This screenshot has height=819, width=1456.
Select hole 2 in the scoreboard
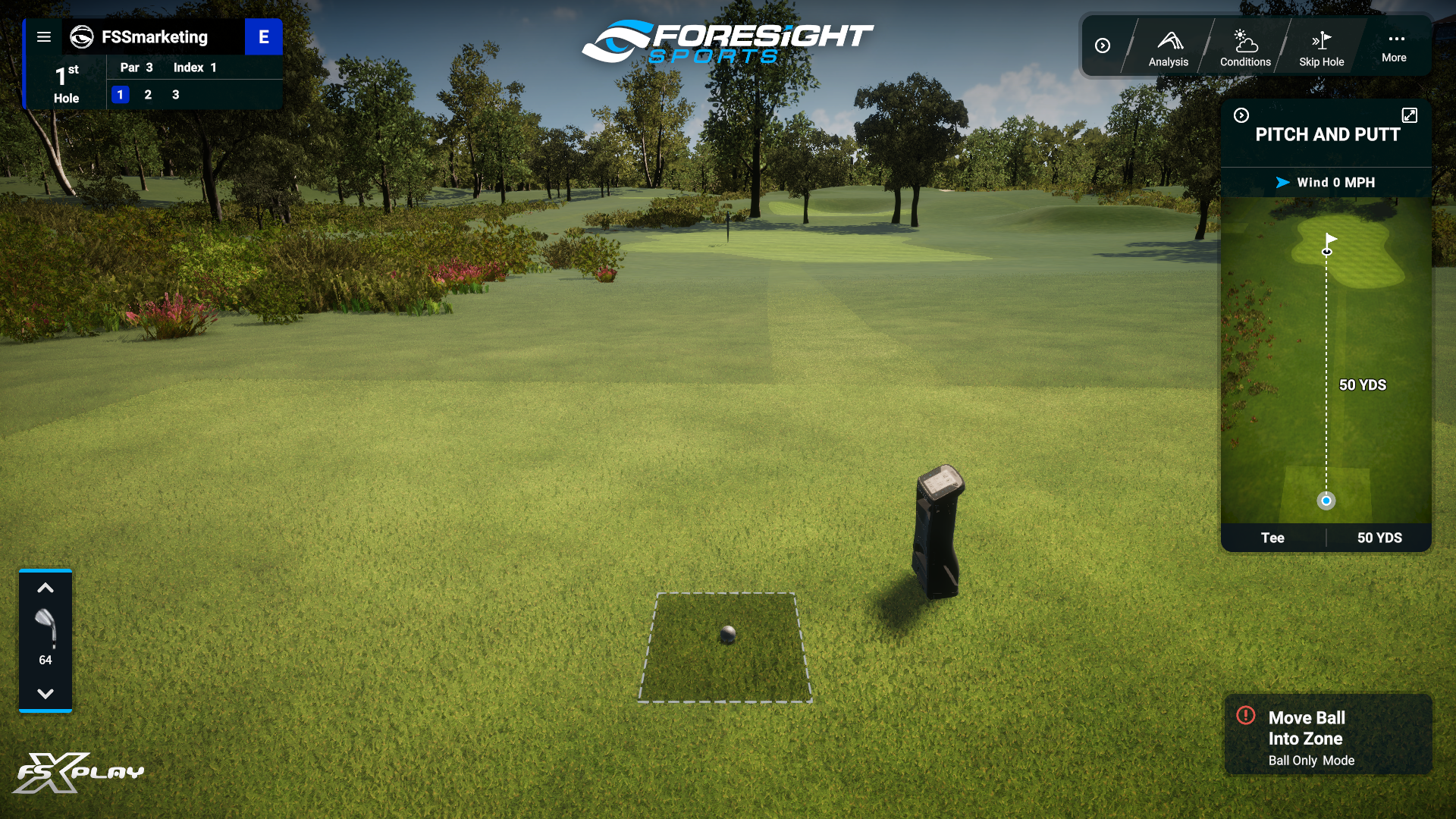tap(148, 95)
